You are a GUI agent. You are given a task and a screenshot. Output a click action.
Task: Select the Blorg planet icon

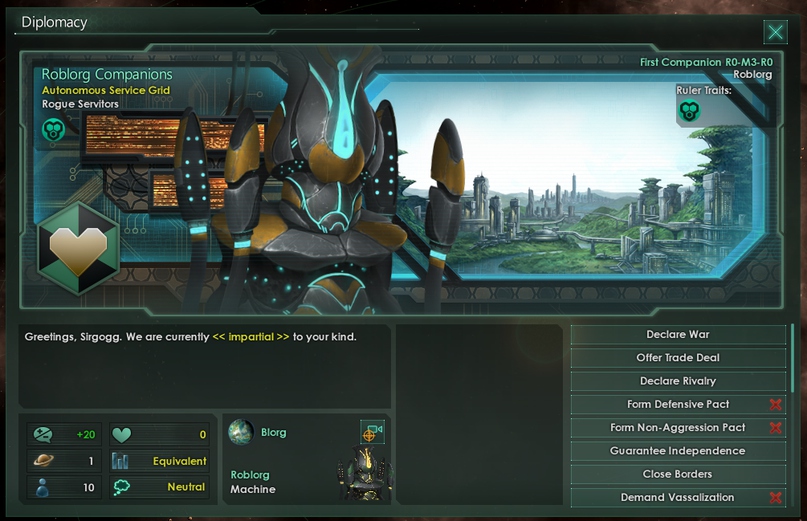tap(240, 432)
